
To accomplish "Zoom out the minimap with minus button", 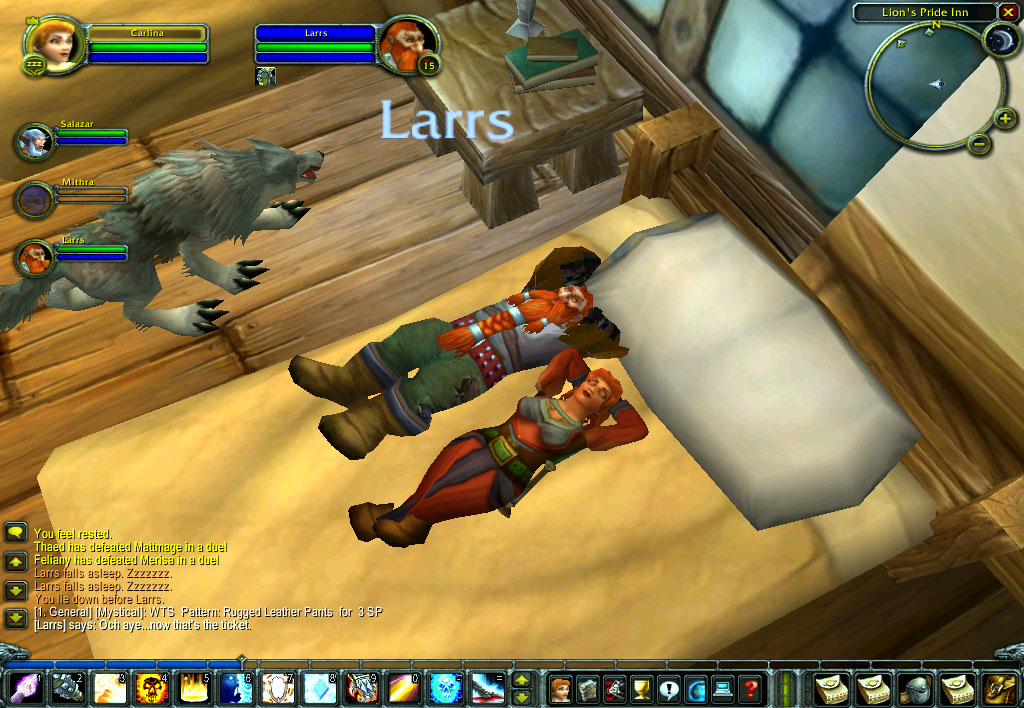I will tap(980, 144).
